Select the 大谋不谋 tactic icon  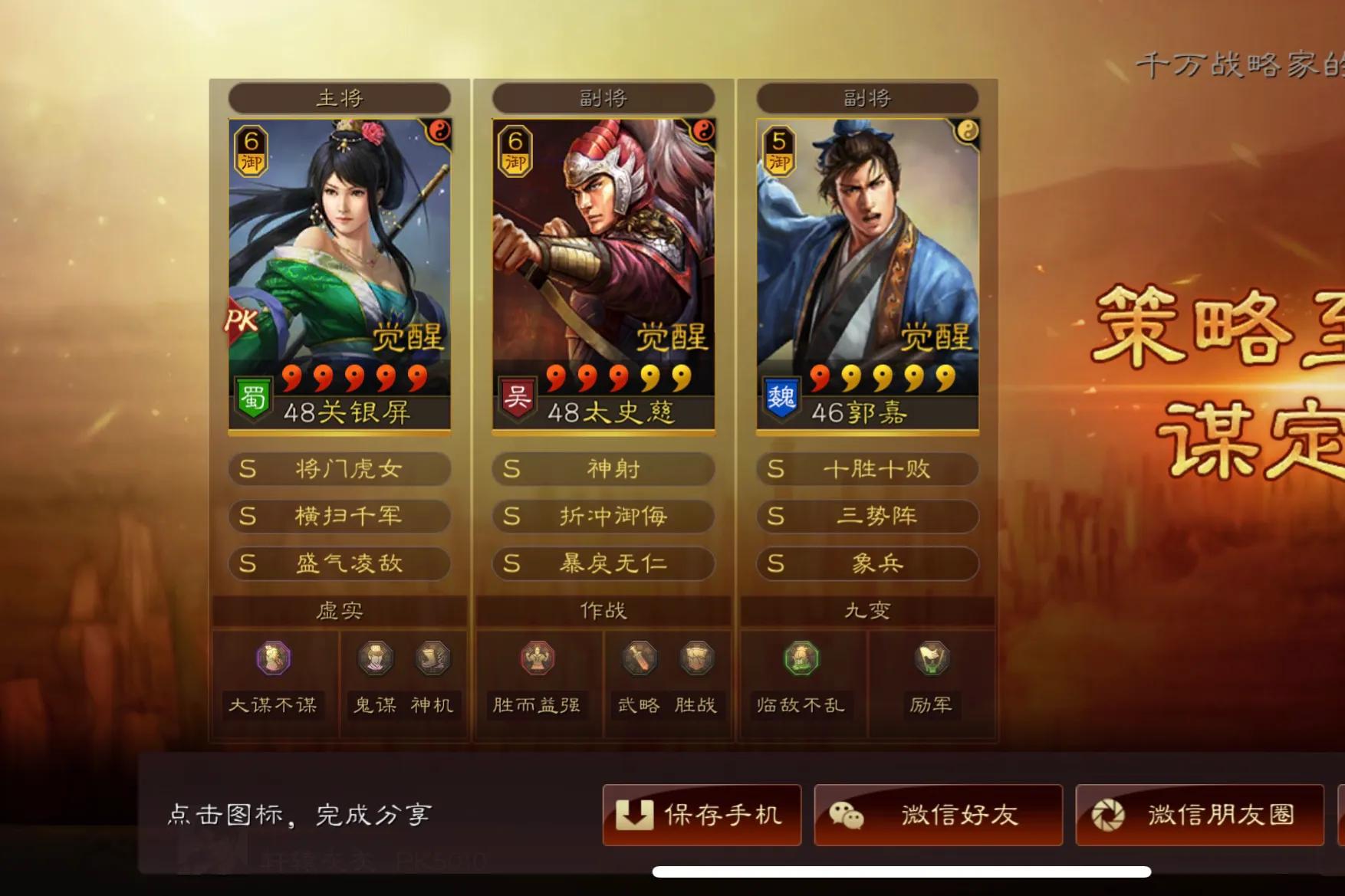tap(274, 658)
